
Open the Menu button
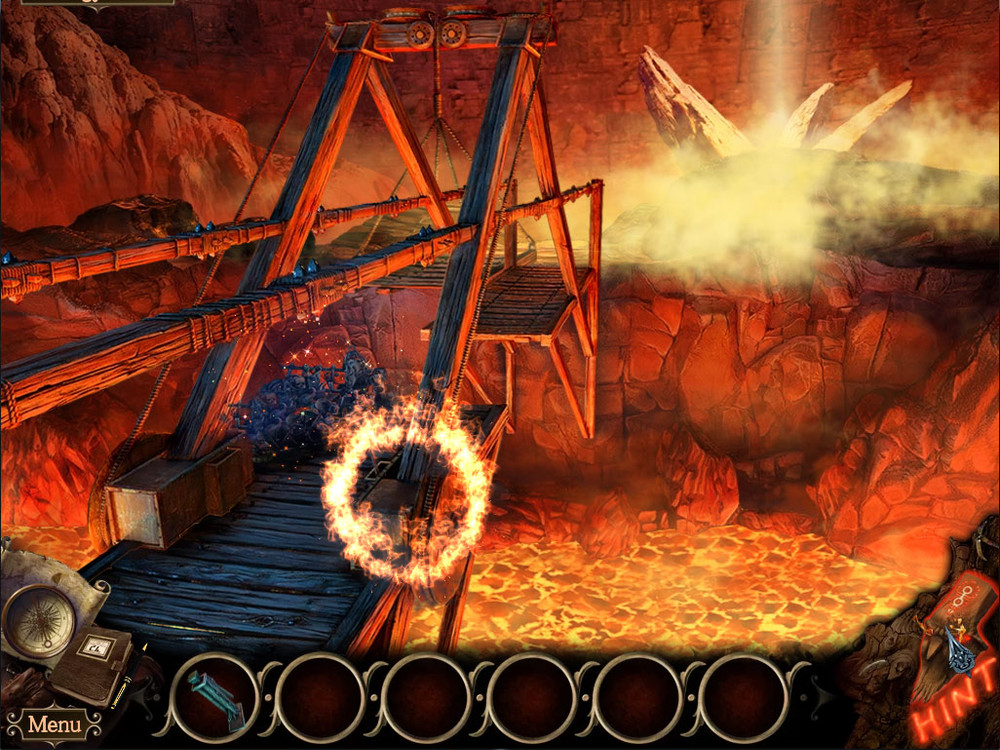click(x=53, y=724)
